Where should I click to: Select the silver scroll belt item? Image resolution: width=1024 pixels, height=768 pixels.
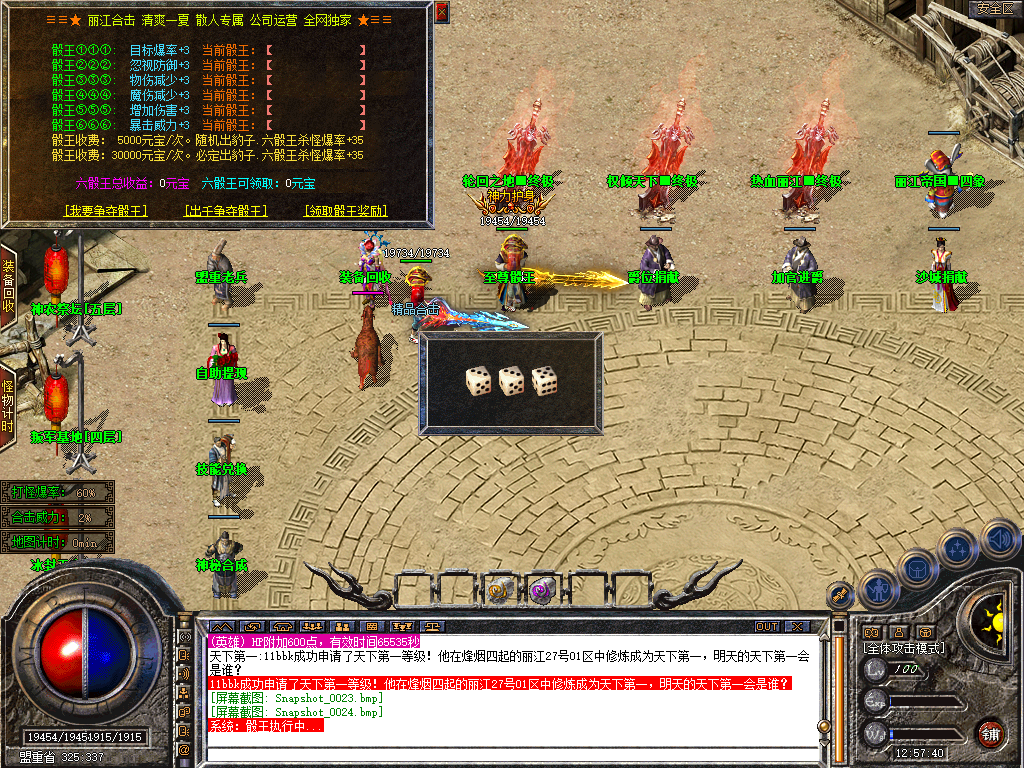coord(501,588)
